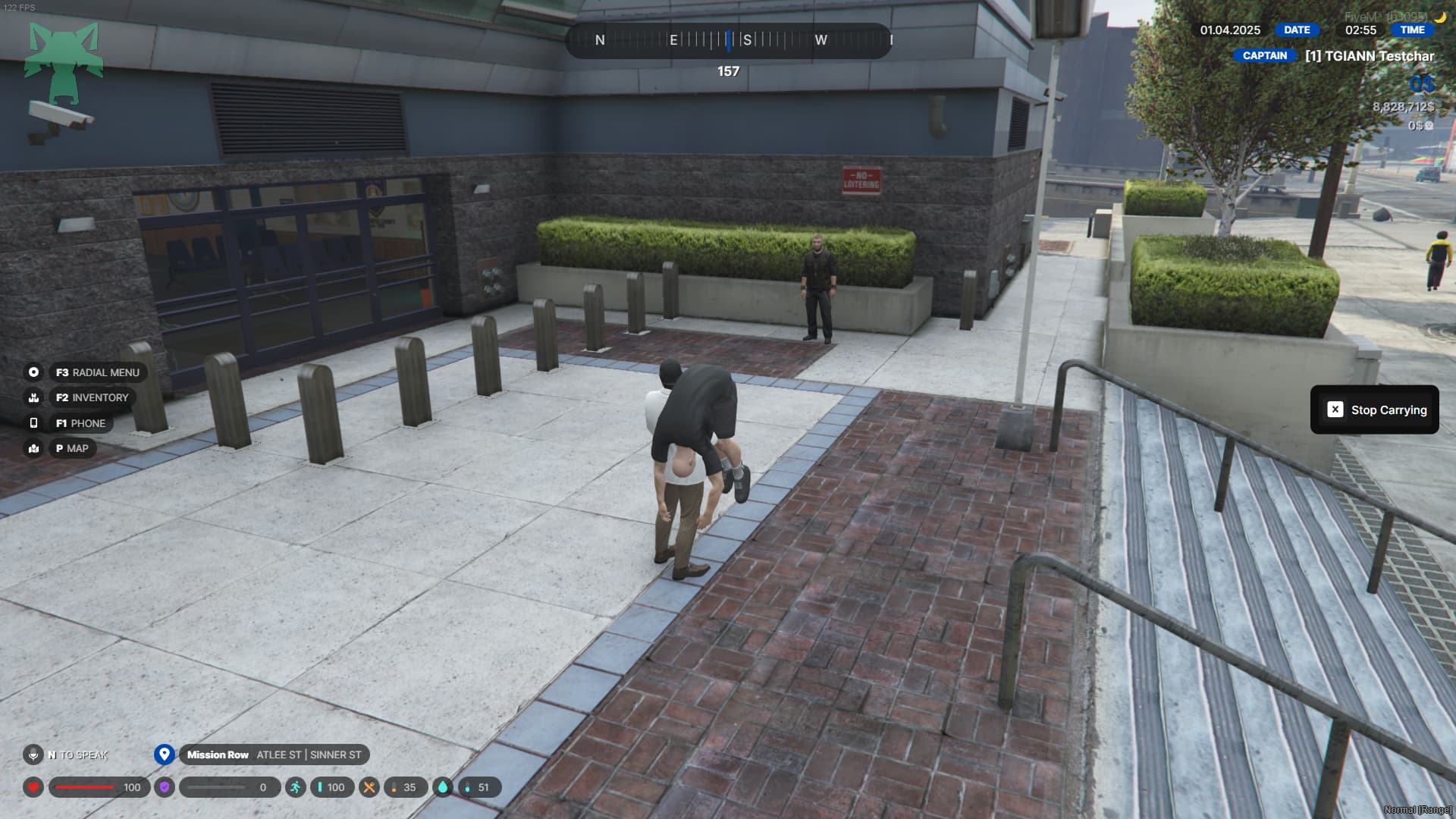
Task: Click the blue location pin icon
Action: [x=164, y=755]
